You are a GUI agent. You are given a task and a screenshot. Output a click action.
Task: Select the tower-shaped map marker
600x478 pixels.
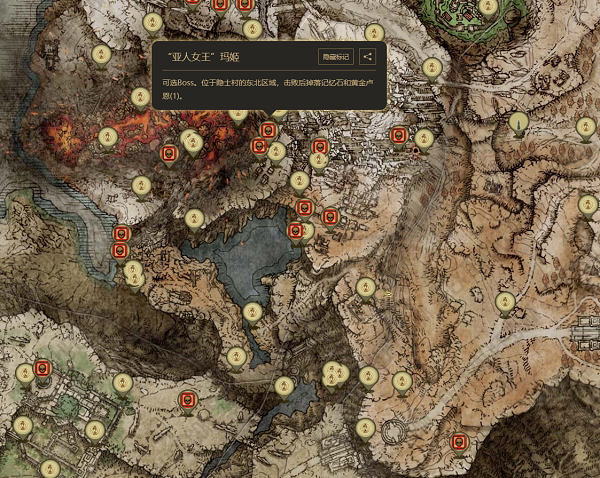(x=518, y=124)
